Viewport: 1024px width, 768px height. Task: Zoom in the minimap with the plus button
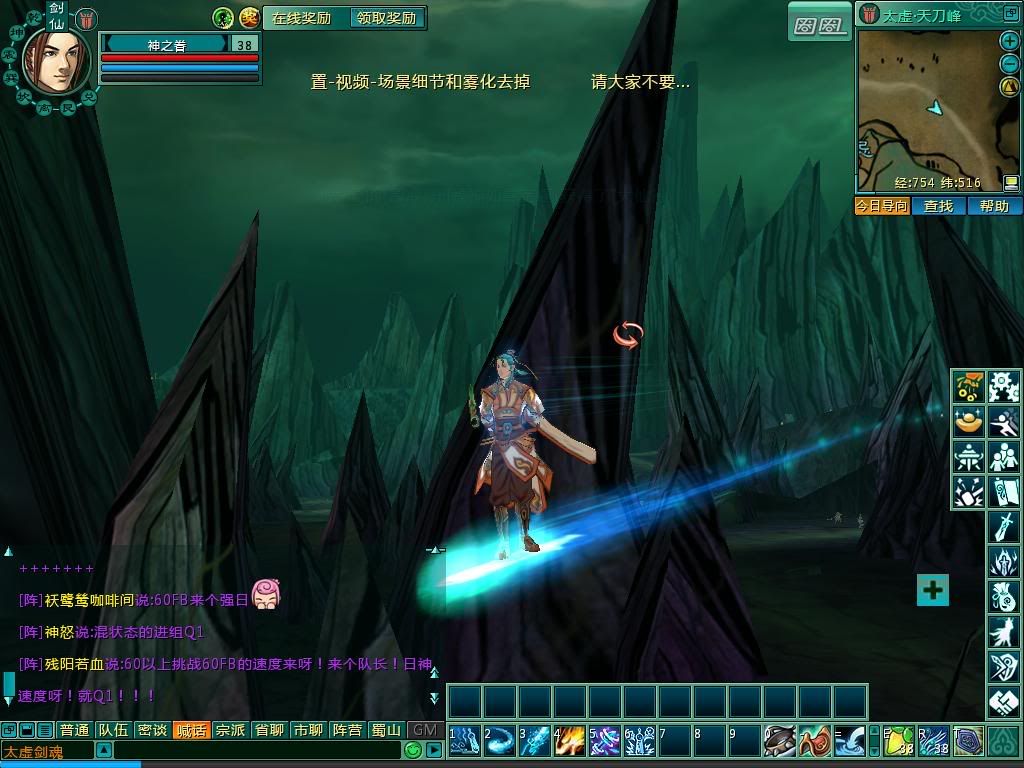coord(1009,41)
